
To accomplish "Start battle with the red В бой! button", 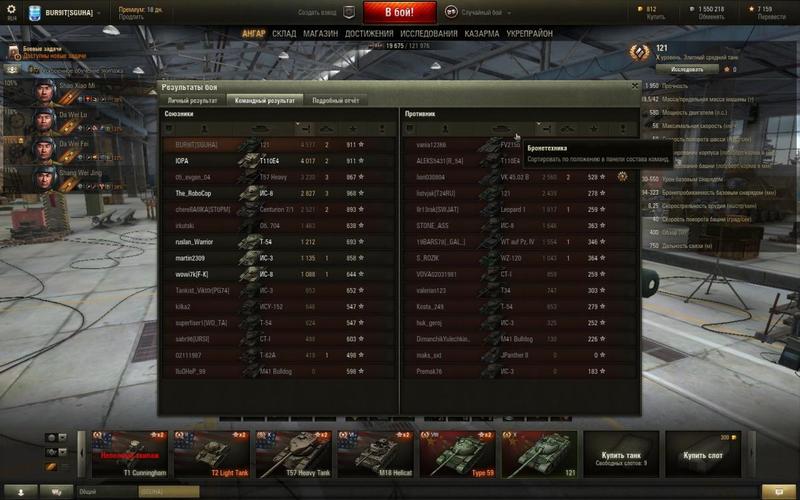I will coord(400,13).
